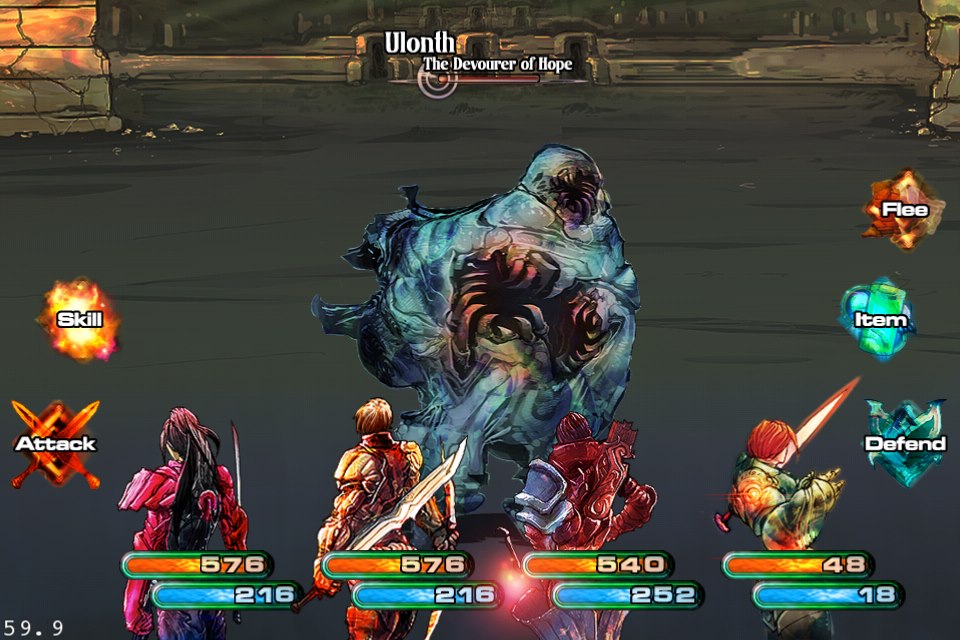Choose the Skill command
This screenshot has height=640, width=960.
tap(78, 320)
